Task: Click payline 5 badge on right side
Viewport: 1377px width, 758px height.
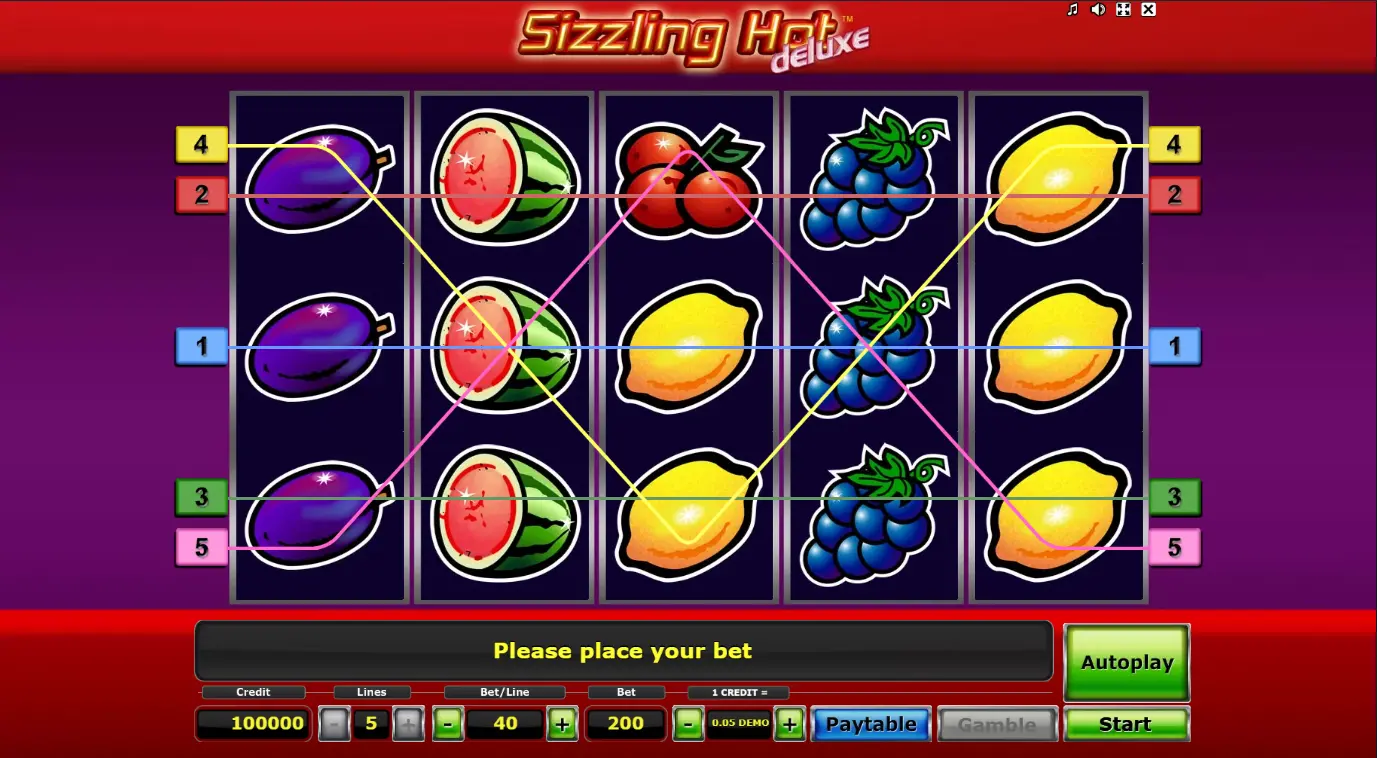Action: 1174,548
